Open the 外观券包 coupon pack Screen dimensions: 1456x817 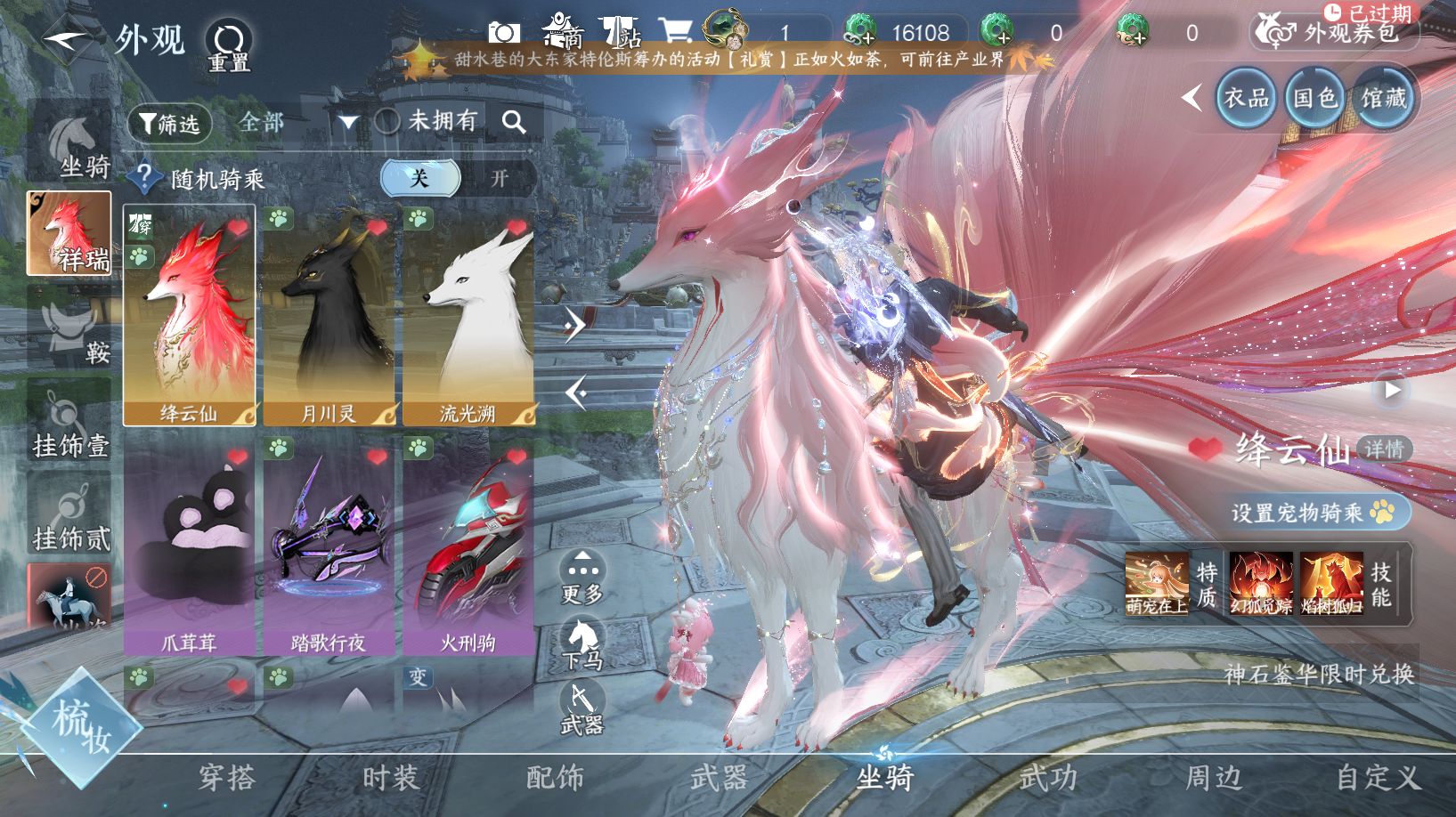(1336, 34)
